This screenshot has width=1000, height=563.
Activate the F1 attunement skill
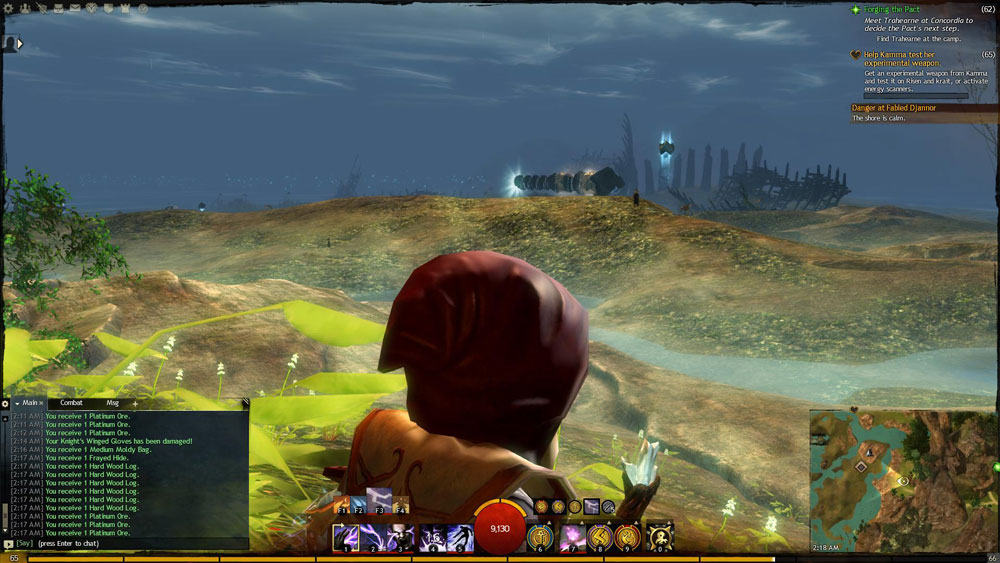pos(343,503)
